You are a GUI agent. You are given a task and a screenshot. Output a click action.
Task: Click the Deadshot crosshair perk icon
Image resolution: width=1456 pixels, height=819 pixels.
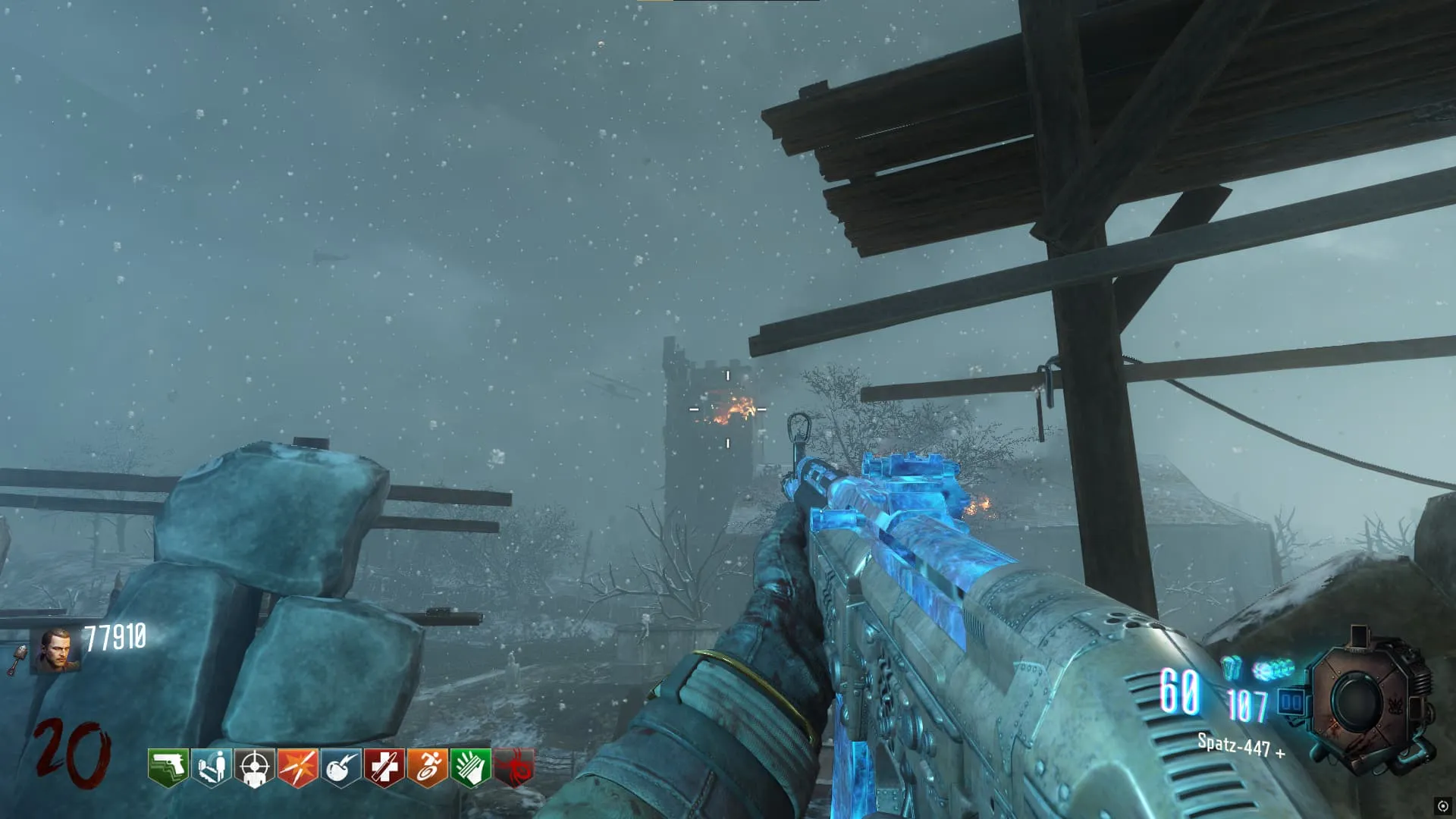click(x=254, y=767)
